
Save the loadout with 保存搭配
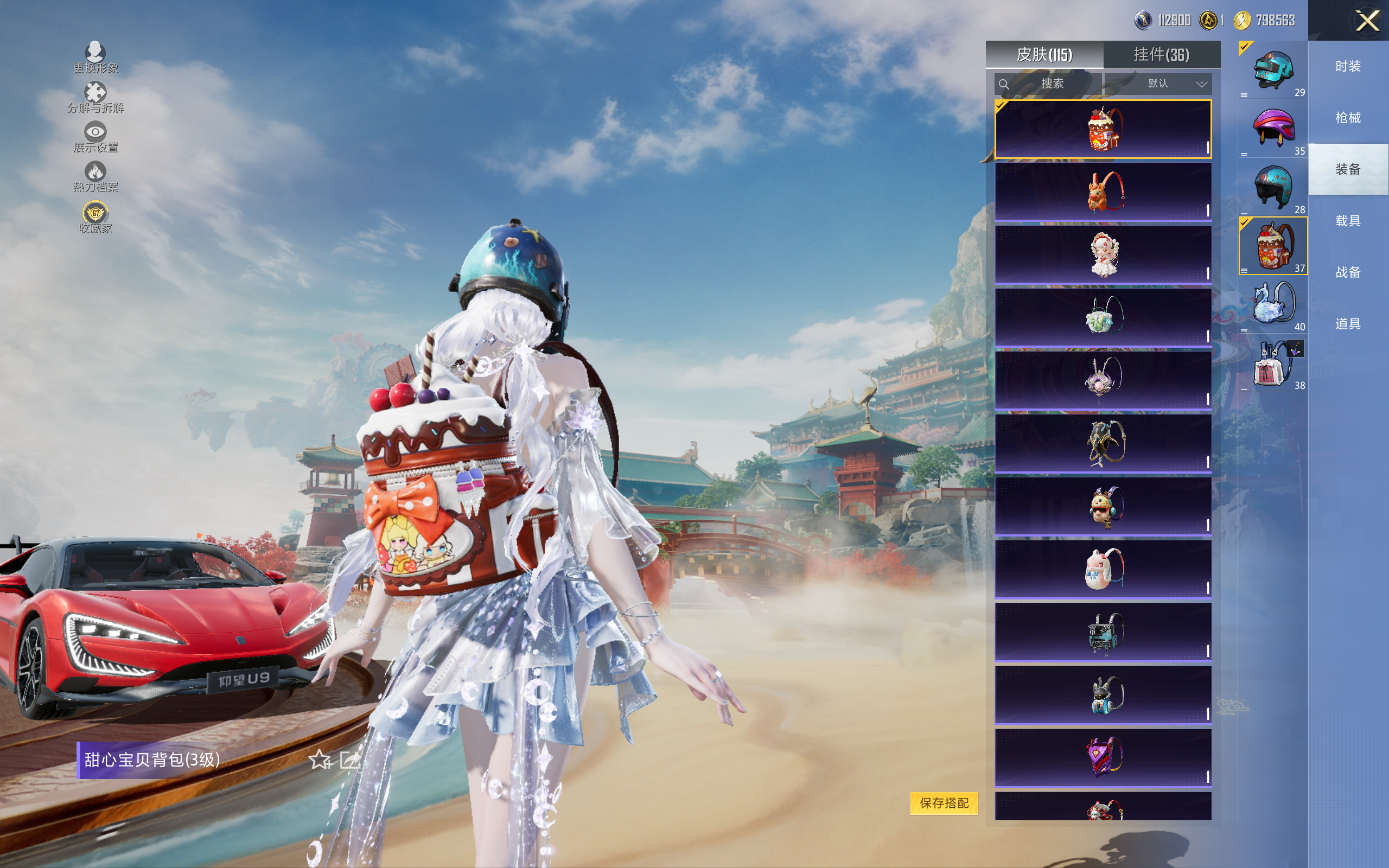[x=944, y=802]
